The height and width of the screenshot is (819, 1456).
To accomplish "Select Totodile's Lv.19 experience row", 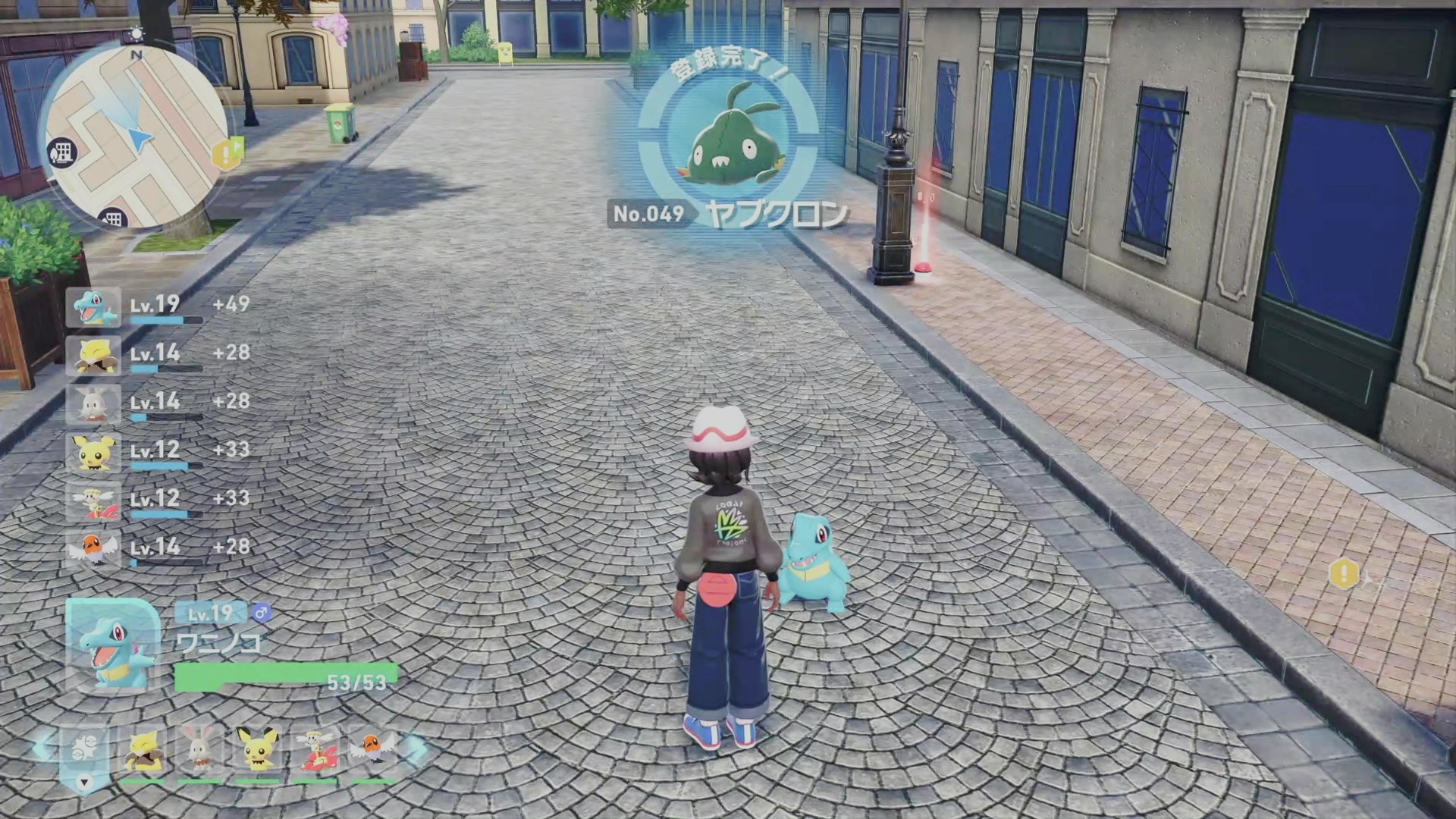I will pyautogui.click(x=158, y=306).
